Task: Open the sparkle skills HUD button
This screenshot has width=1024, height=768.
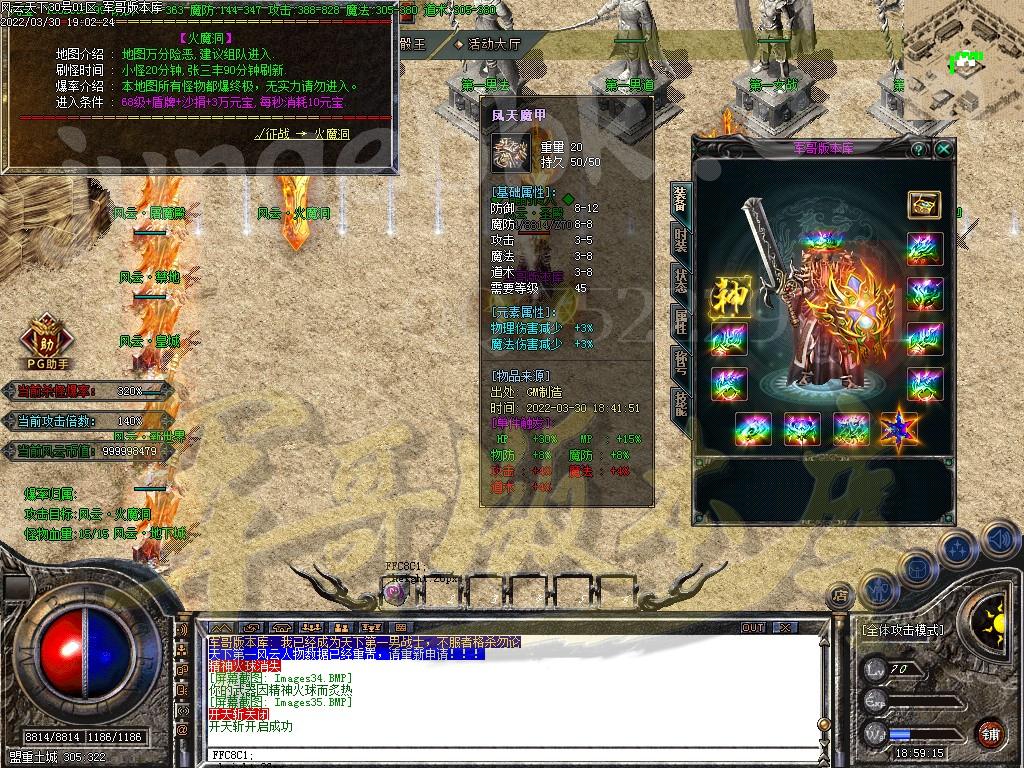Action: [958, 548]
